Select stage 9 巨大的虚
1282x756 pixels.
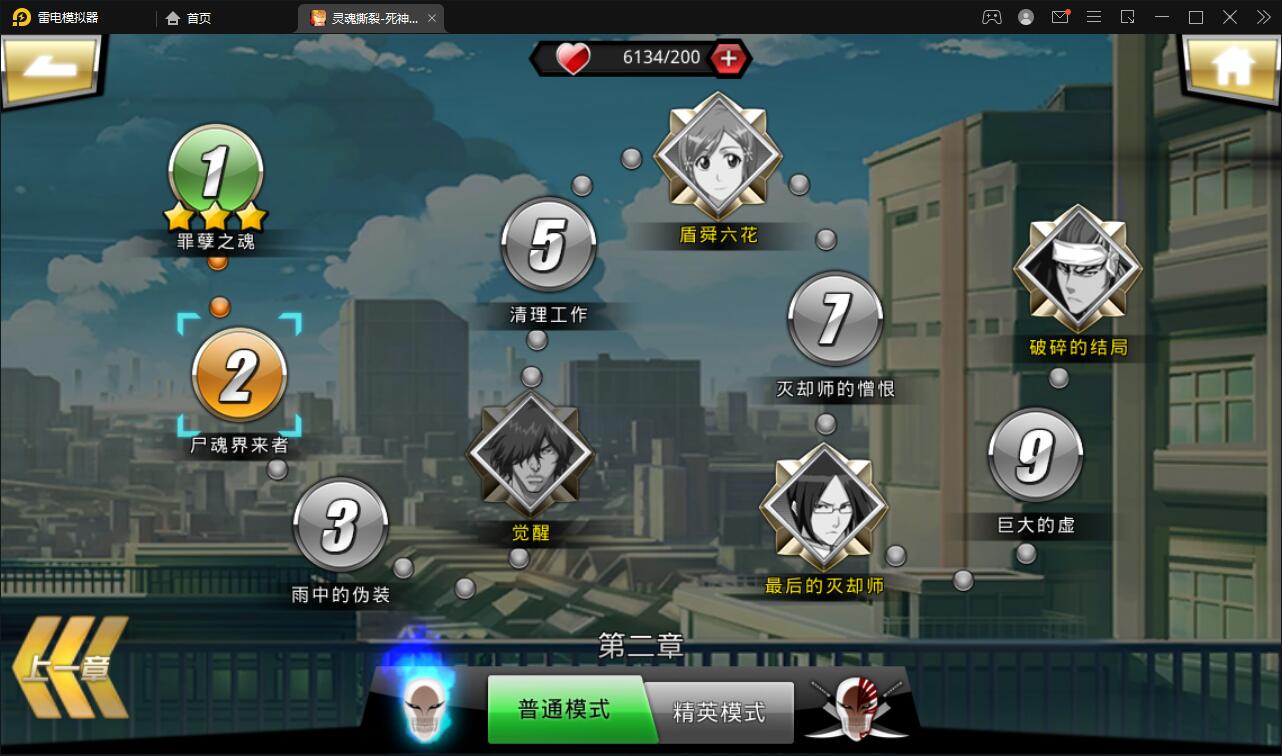pyautogui.click(x=1034, y=452)
